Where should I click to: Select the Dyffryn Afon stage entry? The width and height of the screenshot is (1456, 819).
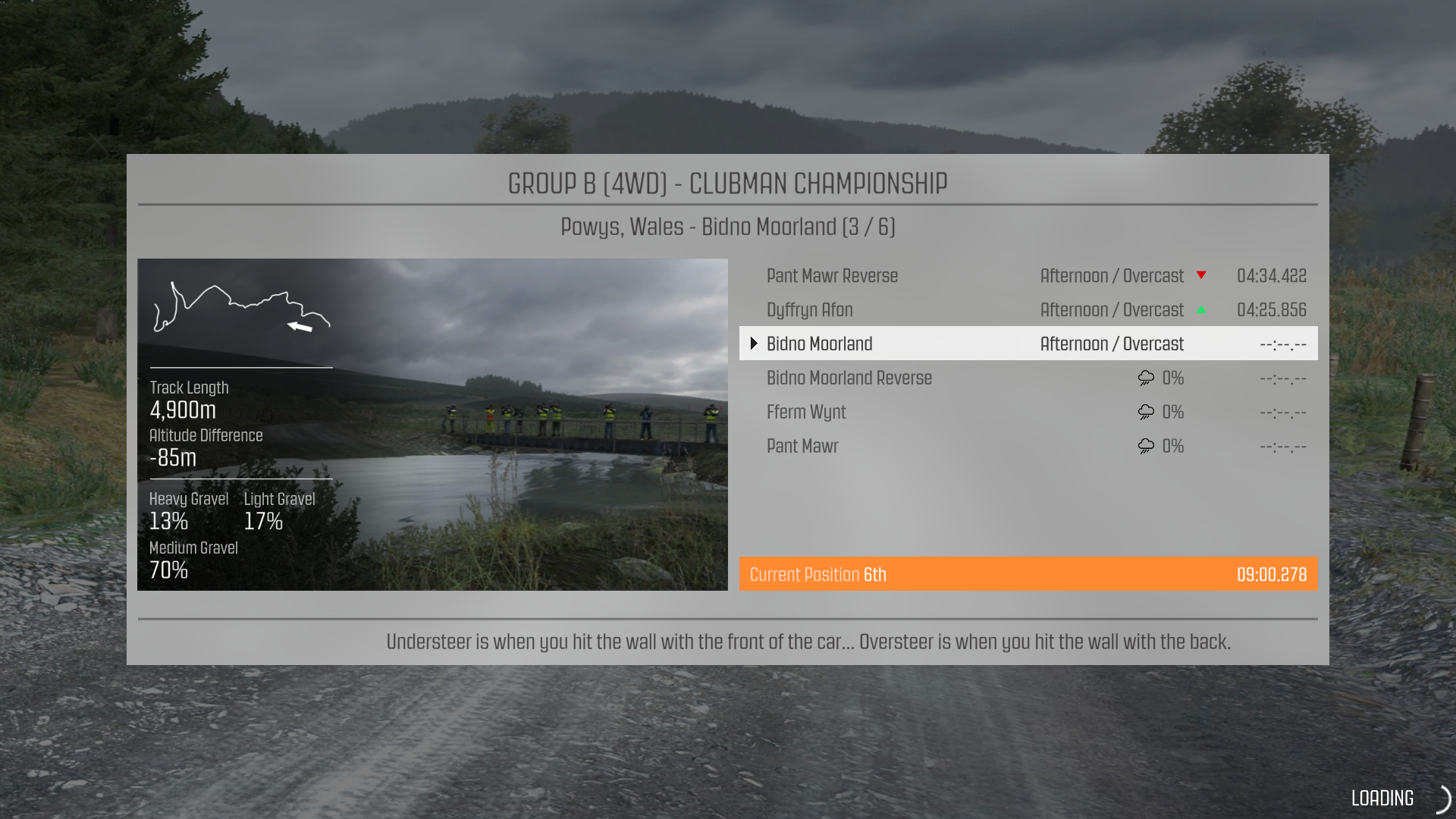click(x=809, y=309)
